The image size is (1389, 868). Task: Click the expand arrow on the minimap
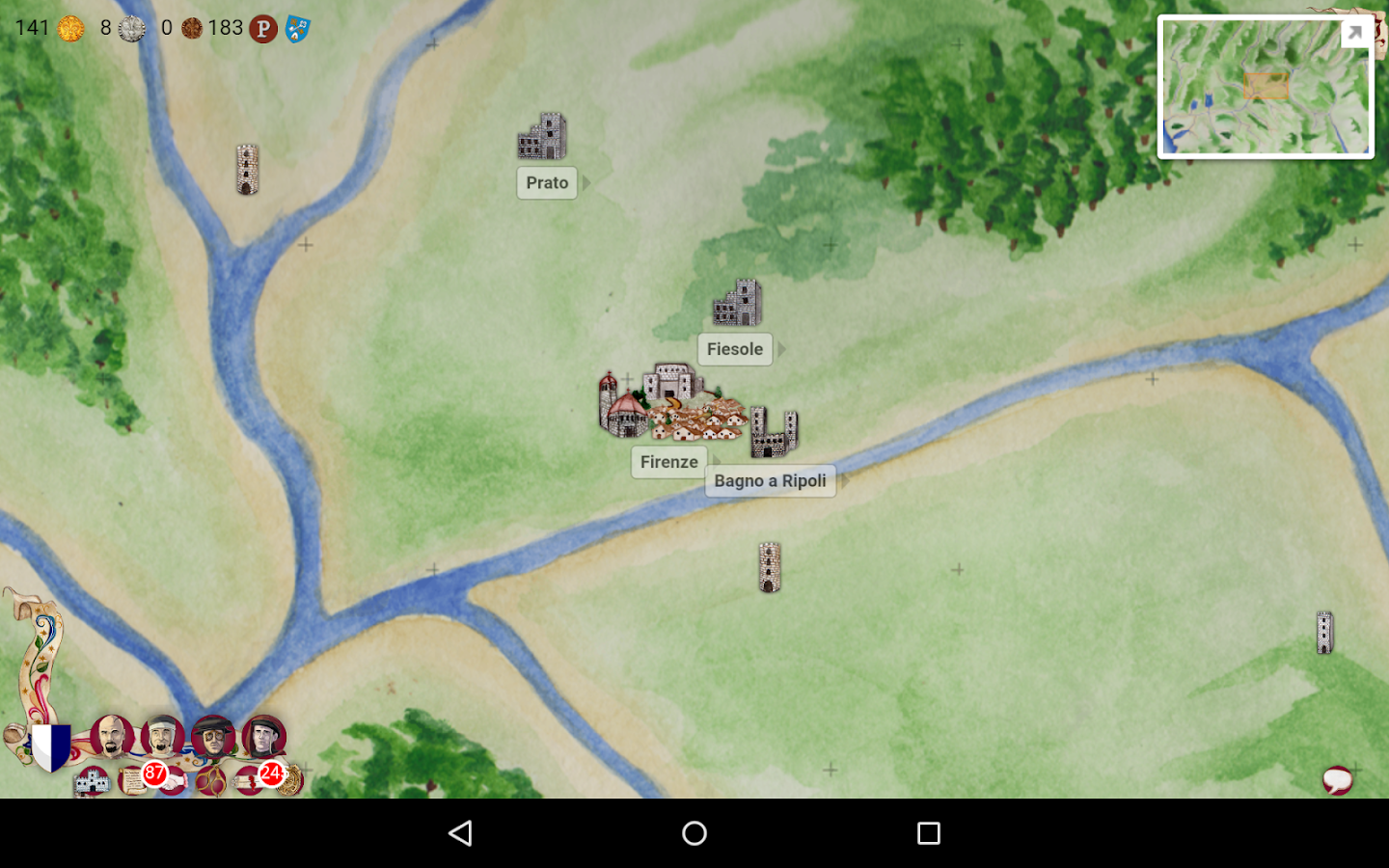(x=1355, y=33)
